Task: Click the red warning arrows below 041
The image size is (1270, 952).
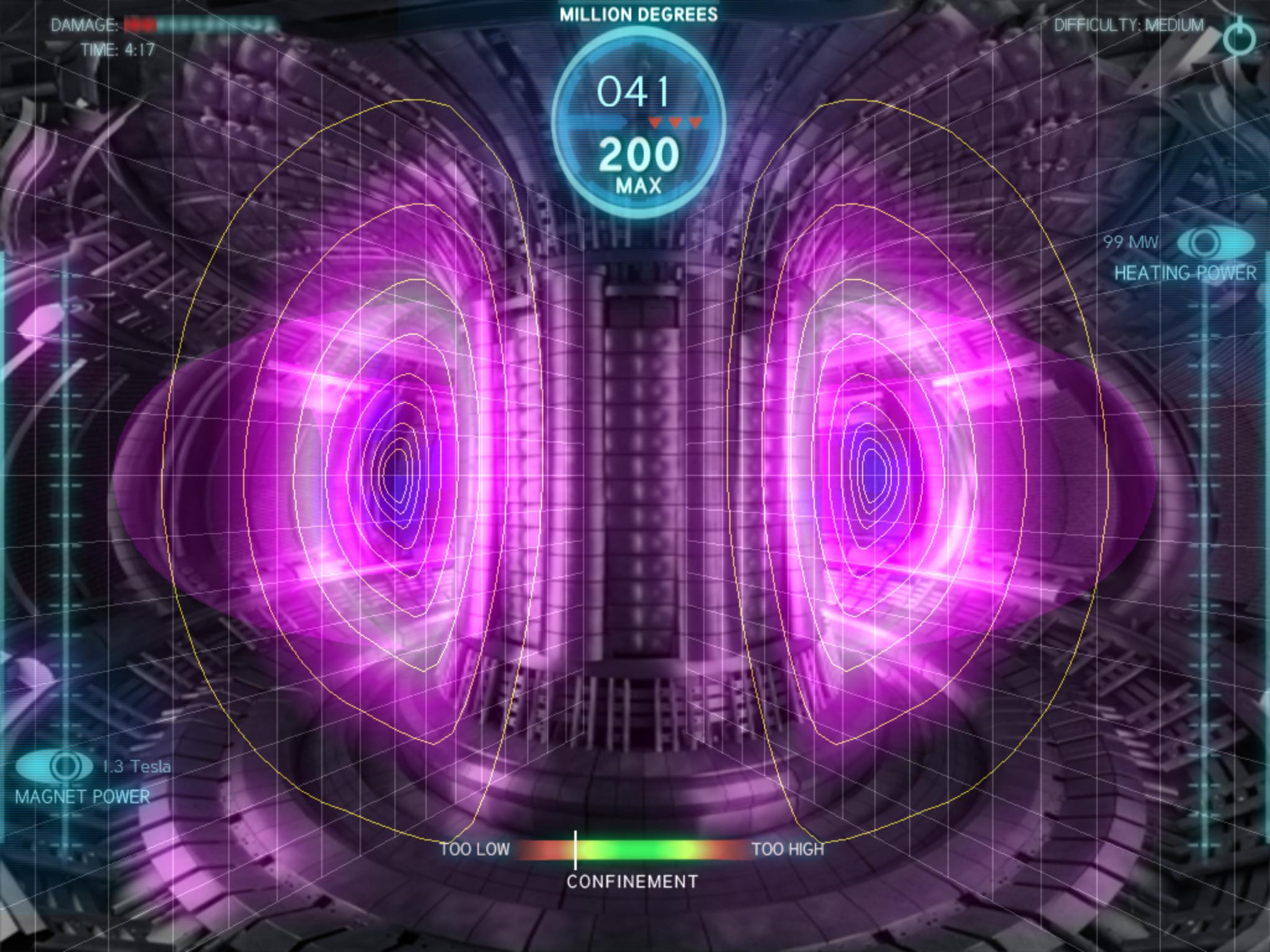Action: coord(676,122)
